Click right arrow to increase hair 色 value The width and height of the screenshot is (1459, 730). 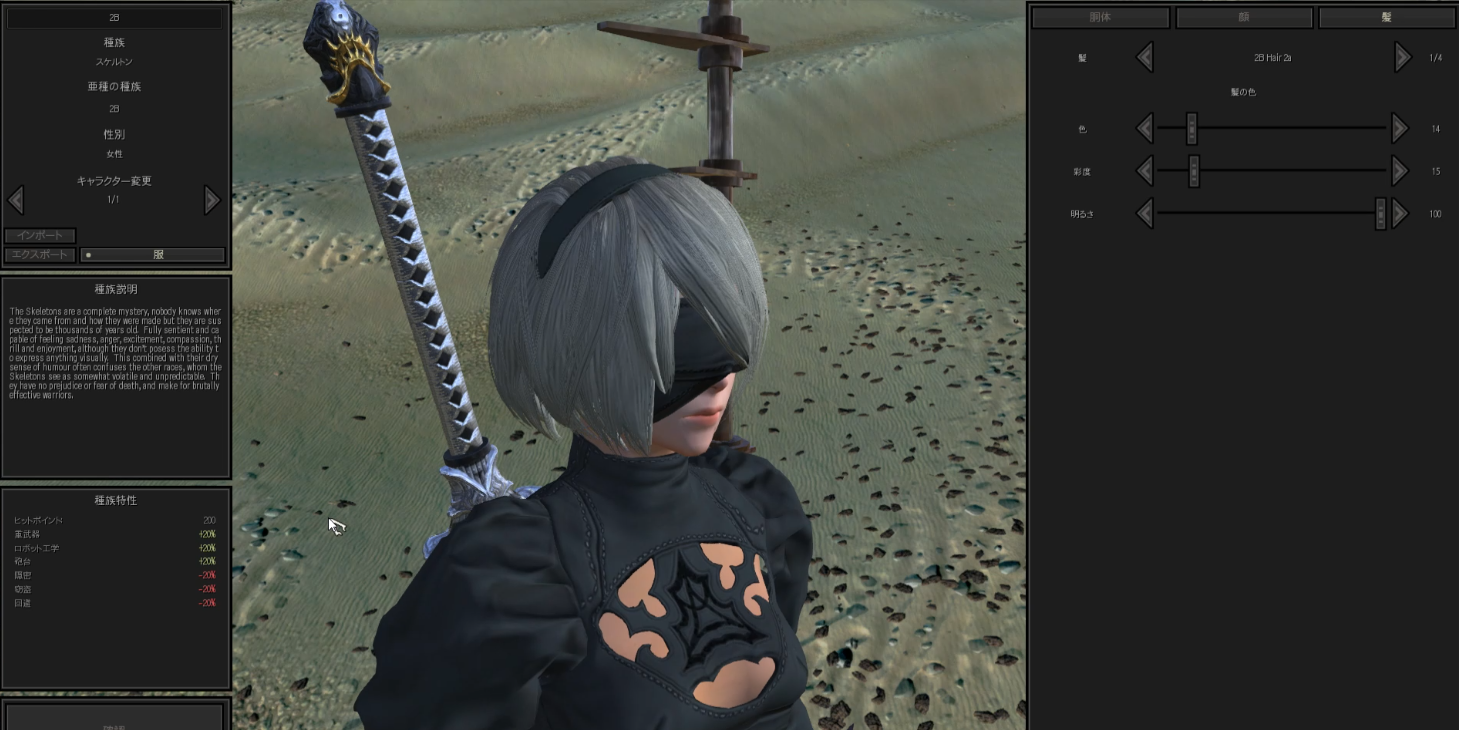[1399, 128]
